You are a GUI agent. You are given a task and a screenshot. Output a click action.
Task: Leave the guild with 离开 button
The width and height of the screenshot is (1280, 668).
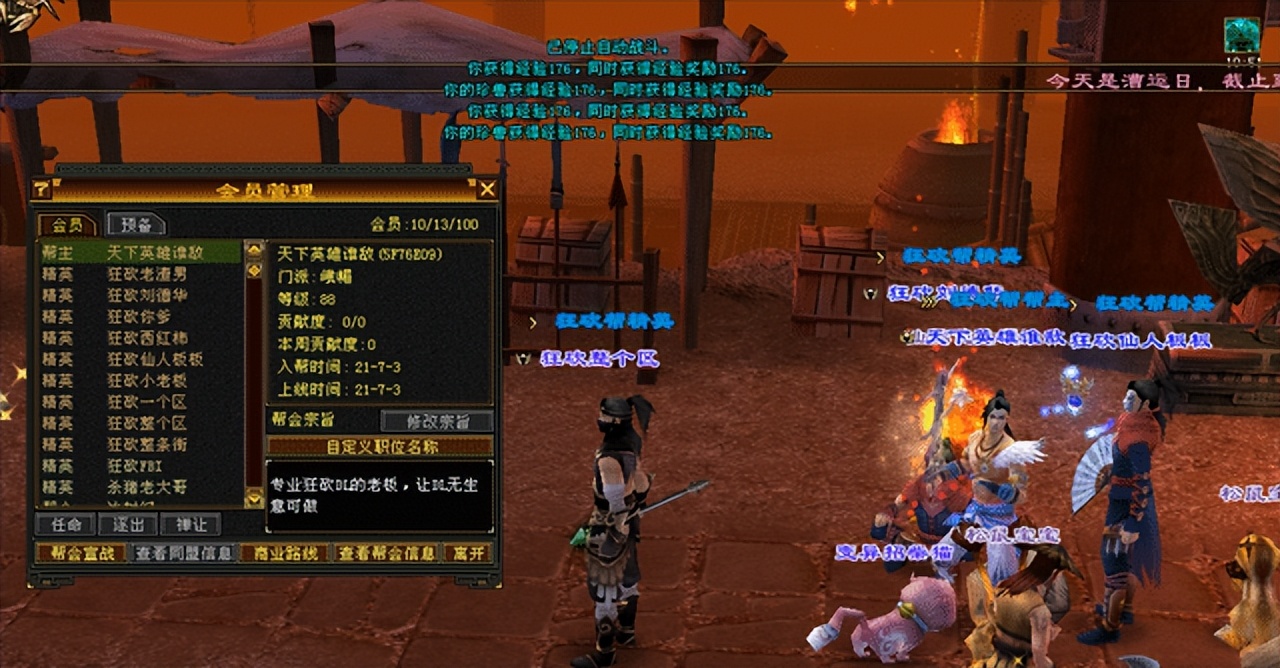(467, 552)
